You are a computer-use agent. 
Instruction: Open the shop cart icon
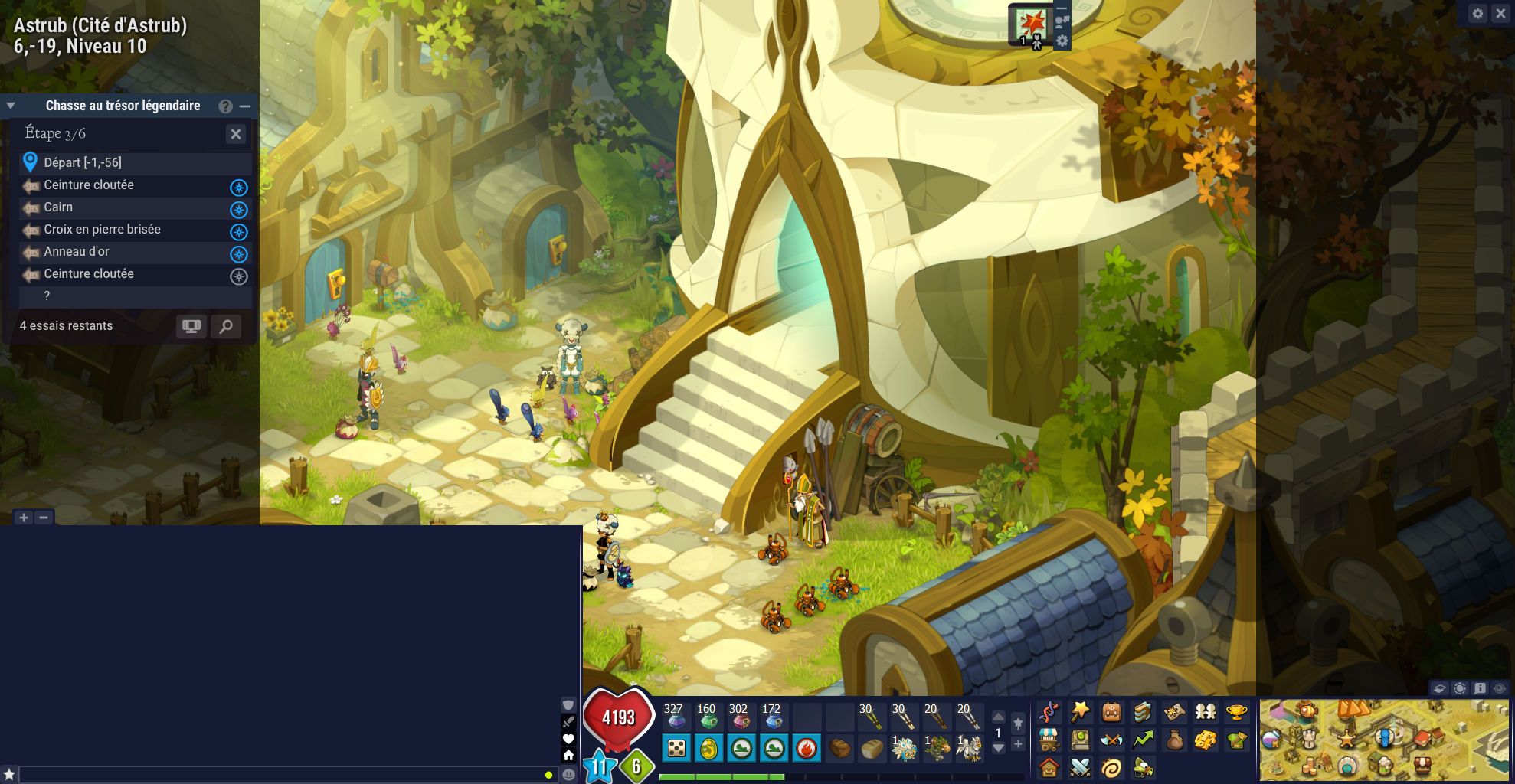click(x=1049, y=741)
